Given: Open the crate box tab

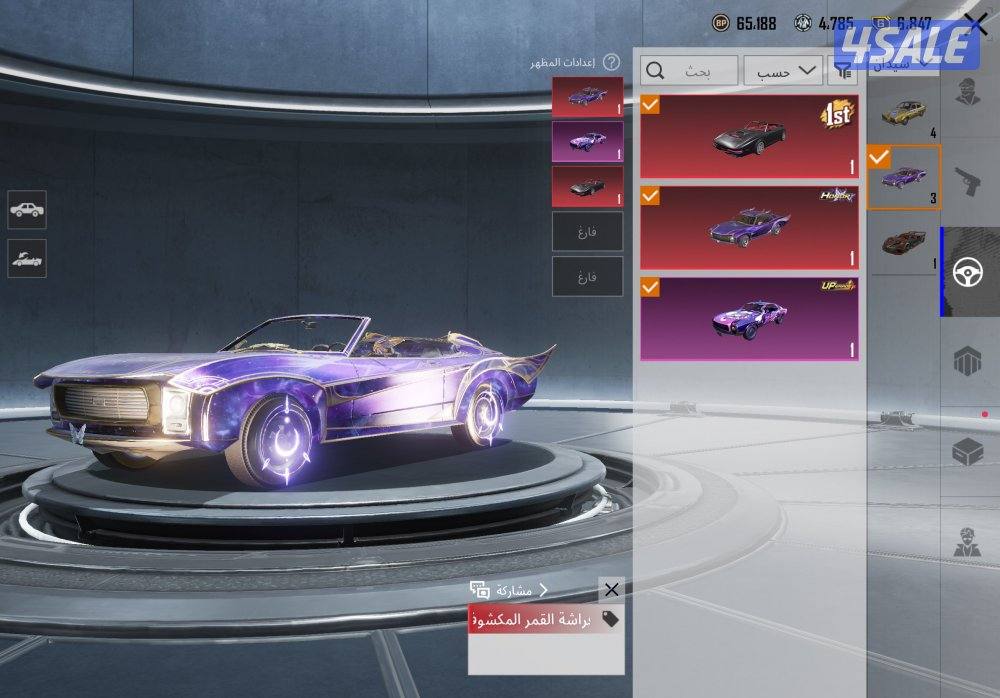Looking at the screenshot, I should click(967, 452).
